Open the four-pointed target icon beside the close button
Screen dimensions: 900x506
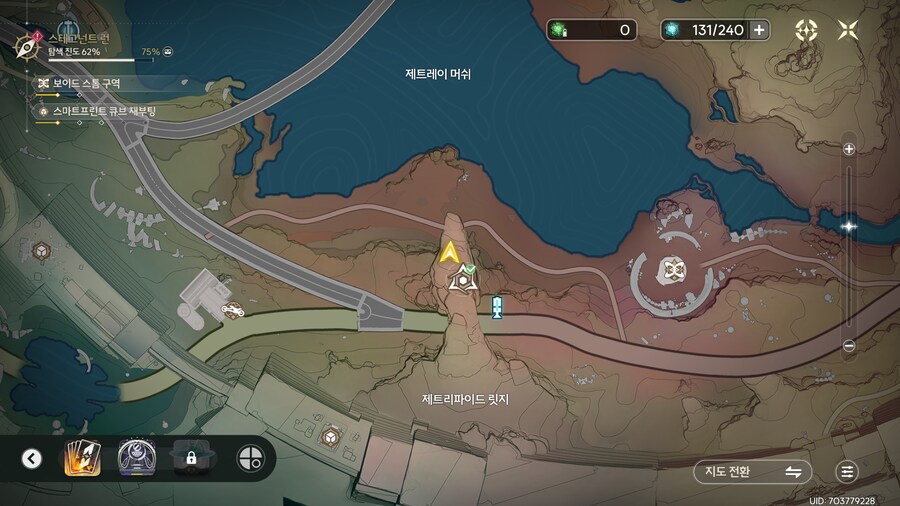click(x=806, y=30)
